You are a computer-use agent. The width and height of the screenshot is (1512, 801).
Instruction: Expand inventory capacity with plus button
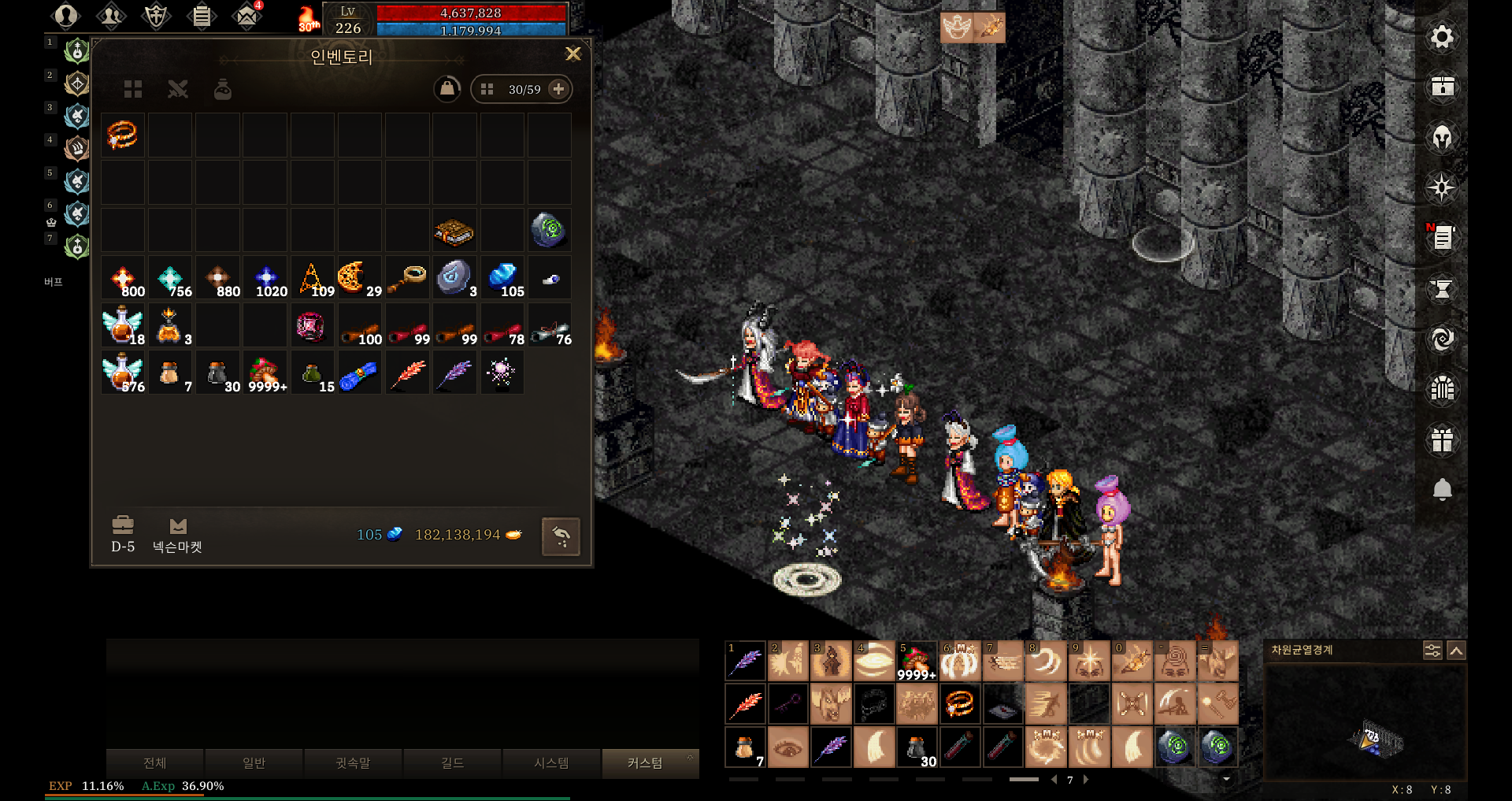(558, 89)
